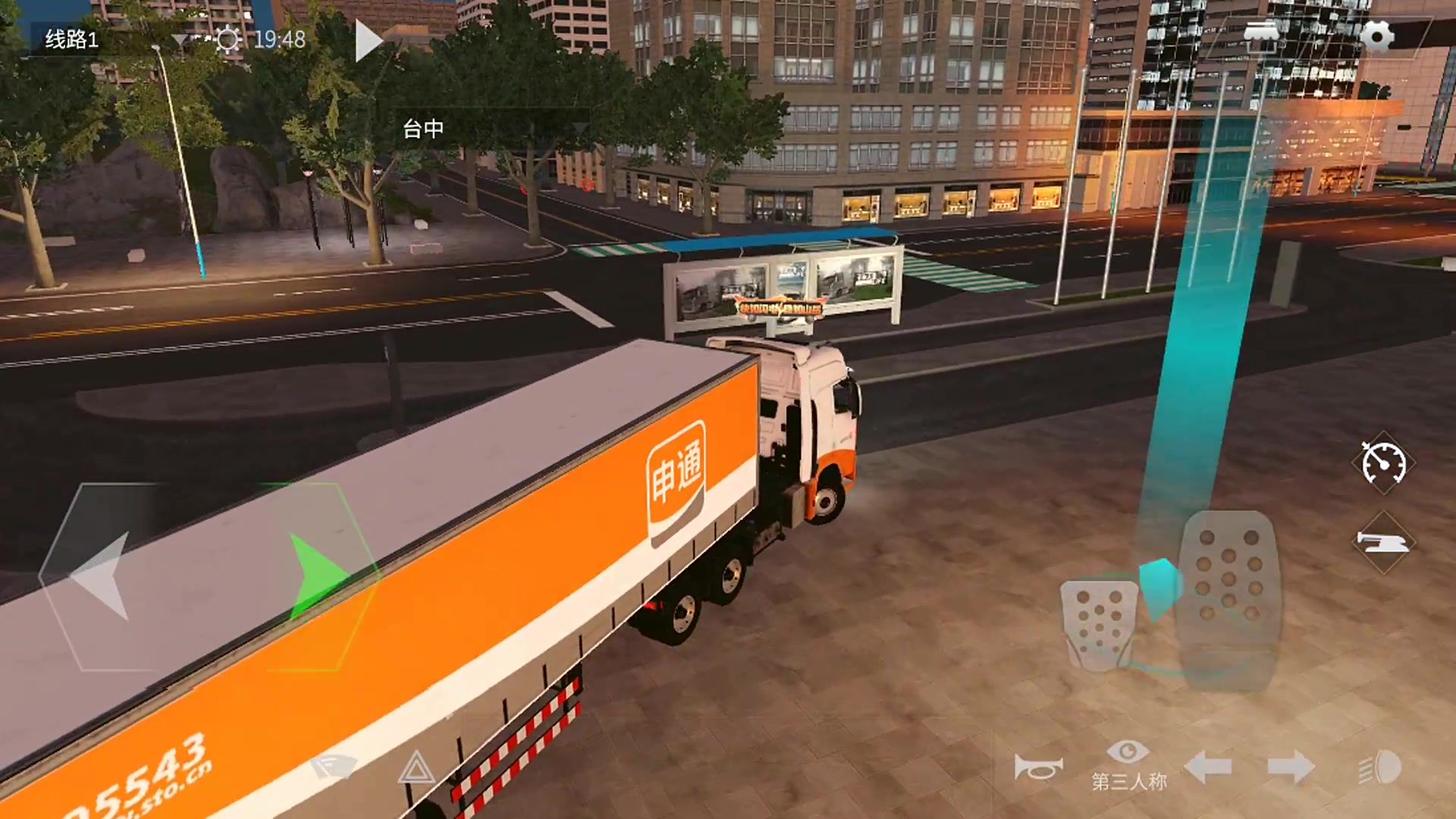Switch the 第三人称 camera view
Screen dimensions: 1456x819
tap(1128, 764)
